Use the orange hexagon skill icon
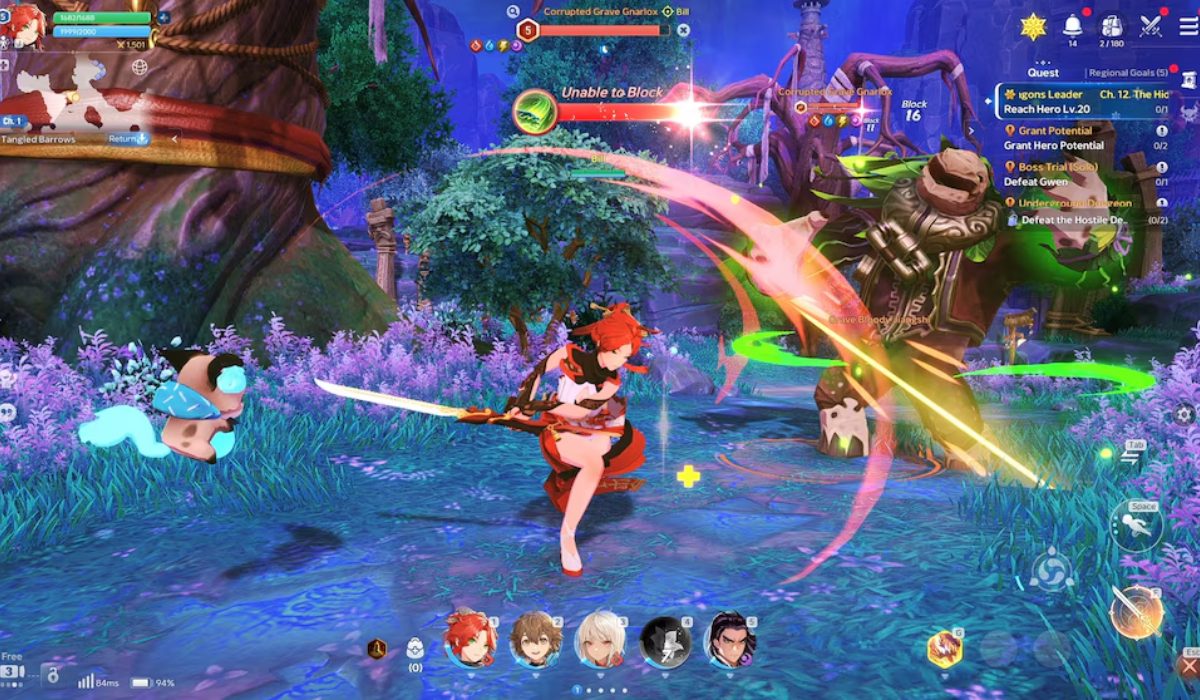This screenshot has height=700, width=1200. pyautogui.click(x=943, y=649)
